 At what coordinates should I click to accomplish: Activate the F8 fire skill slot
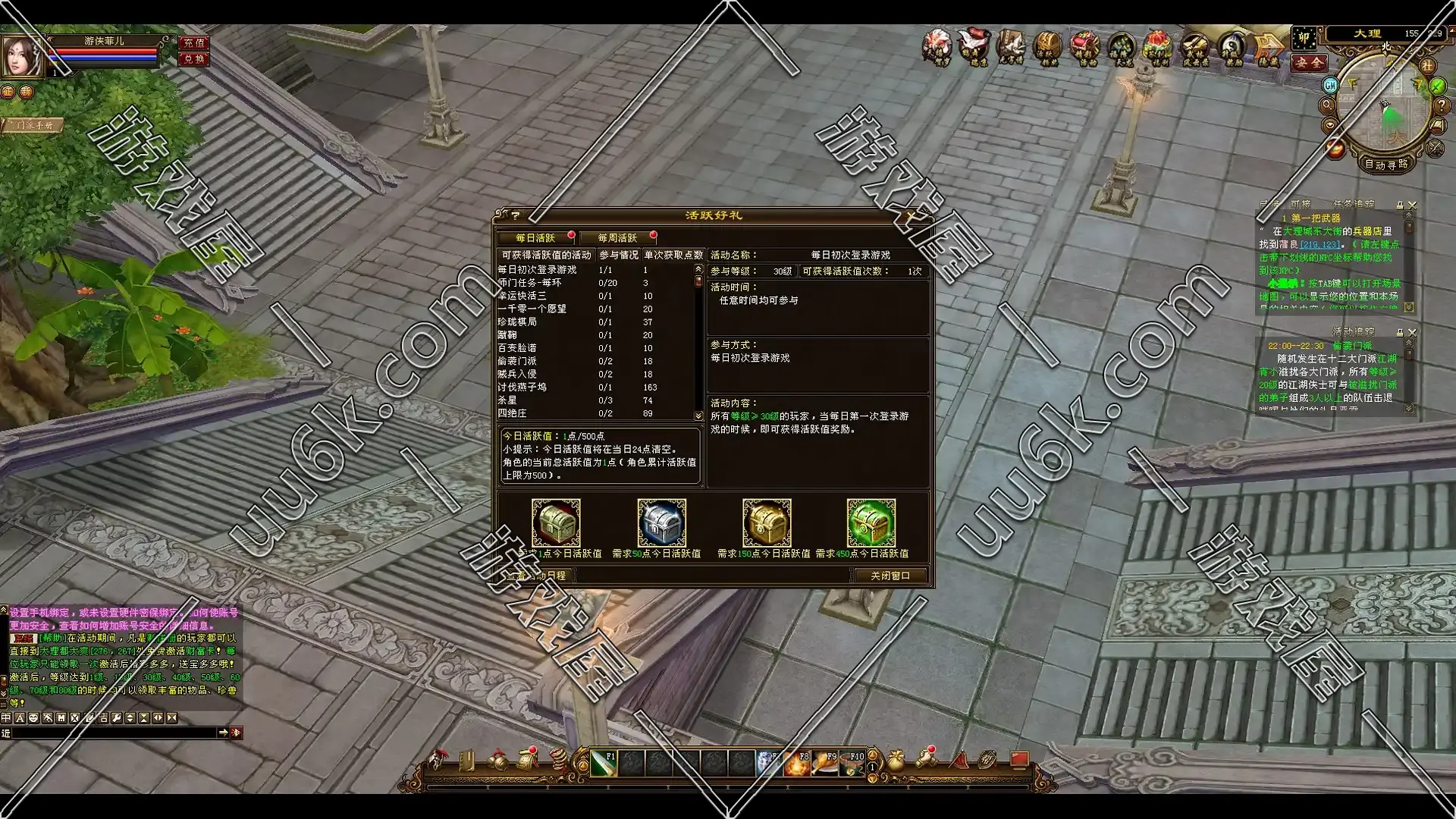pos(796,763)
